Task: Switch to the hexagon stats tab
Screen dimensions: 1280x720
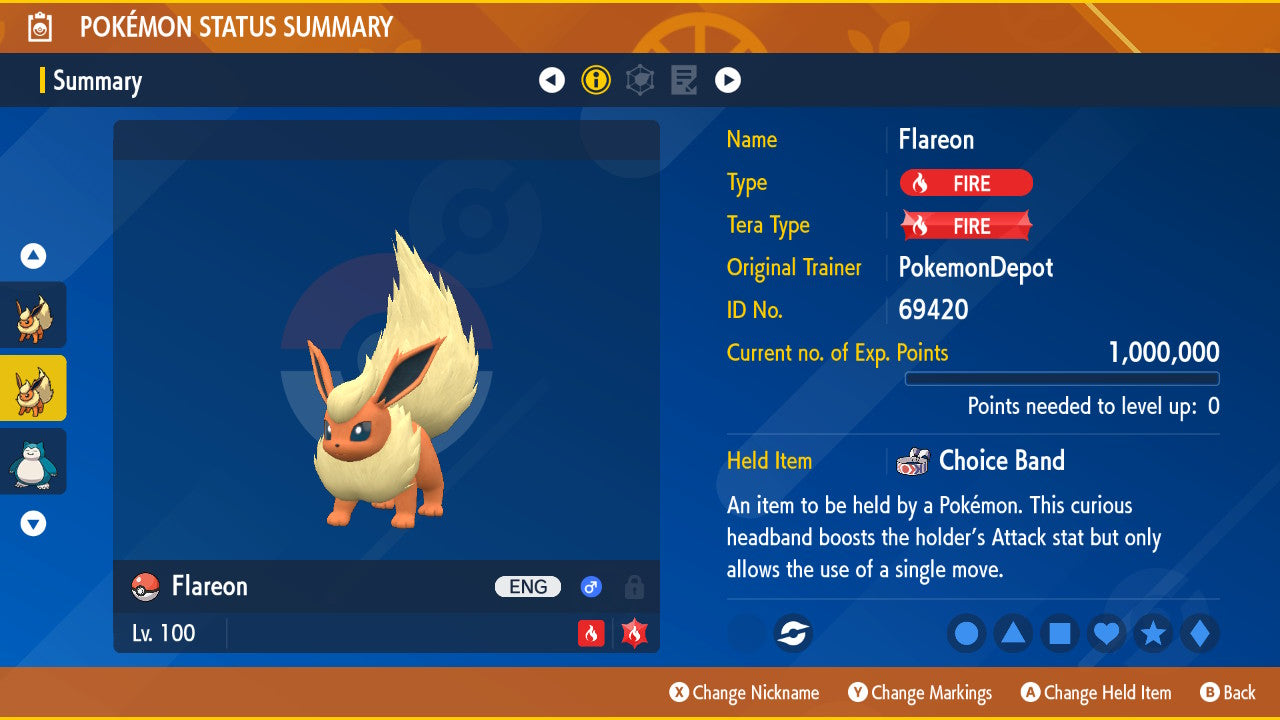Action: point(640,80)
